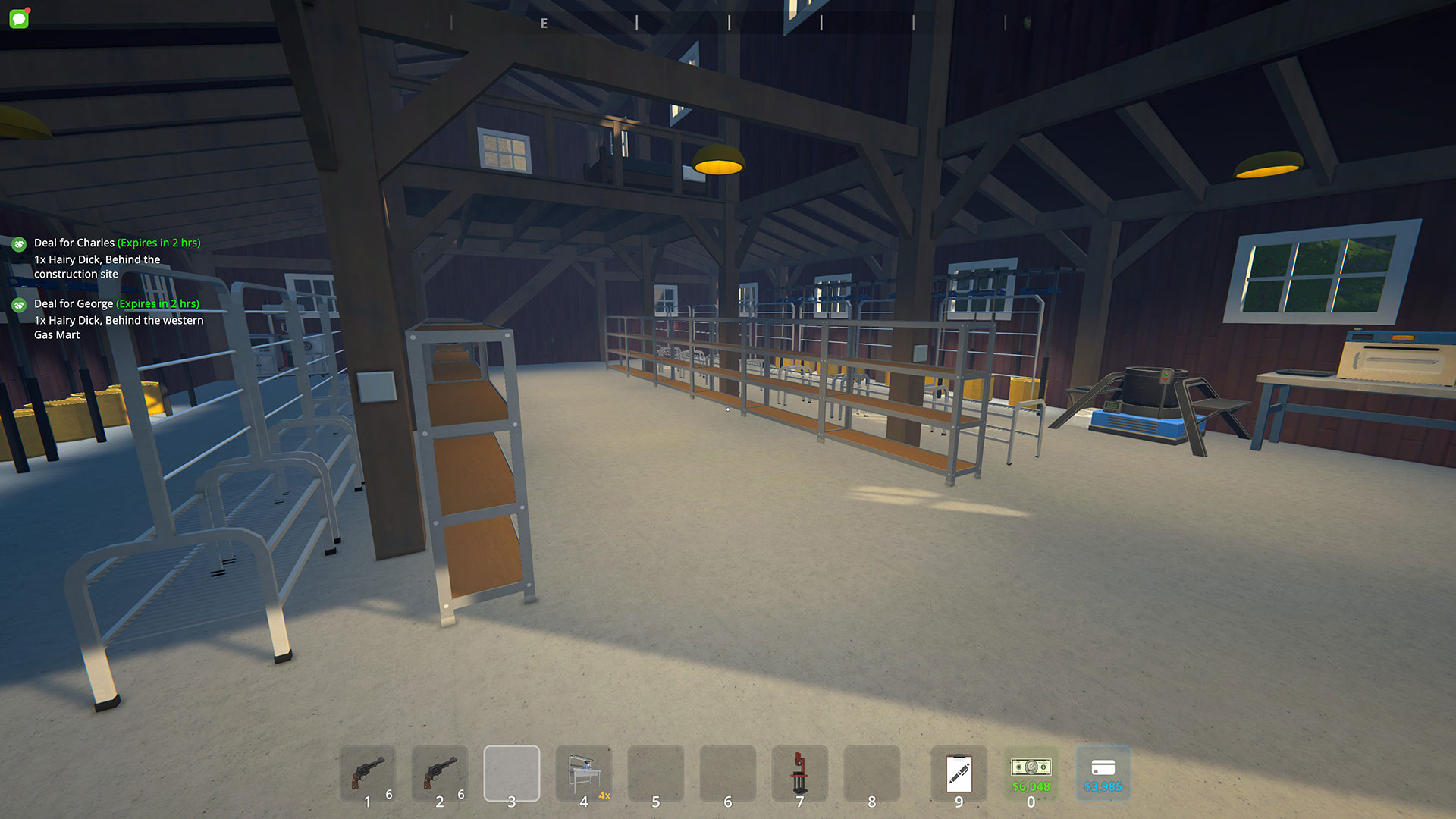Choose the highlighted empty hotbar slot 3
This screenshot has height=819, width=1456.
[512, 773]
